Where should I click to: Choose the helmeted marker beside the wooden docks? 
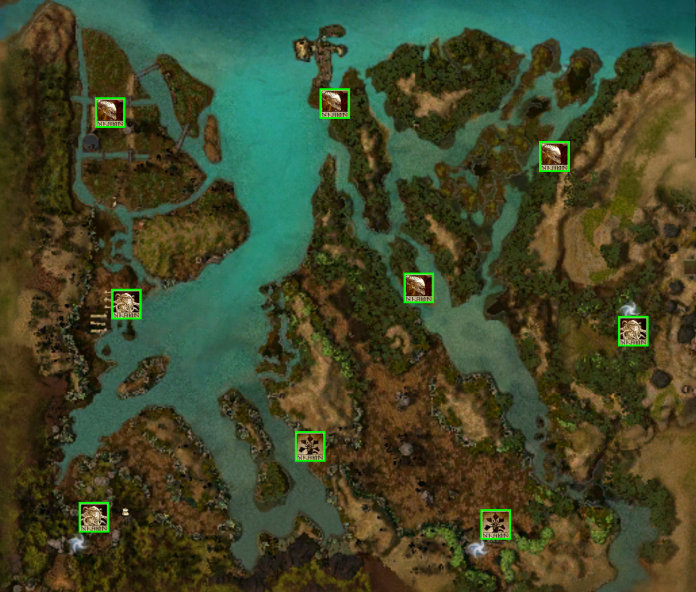click(x=126, y=304)
